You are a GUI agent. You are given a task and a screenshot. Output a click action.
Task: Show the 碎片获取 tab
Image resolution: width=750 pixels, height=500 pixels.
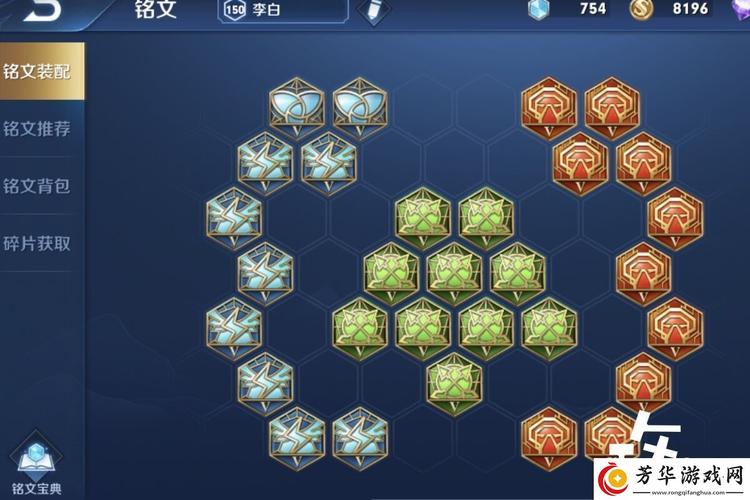(x=37, y=243)
